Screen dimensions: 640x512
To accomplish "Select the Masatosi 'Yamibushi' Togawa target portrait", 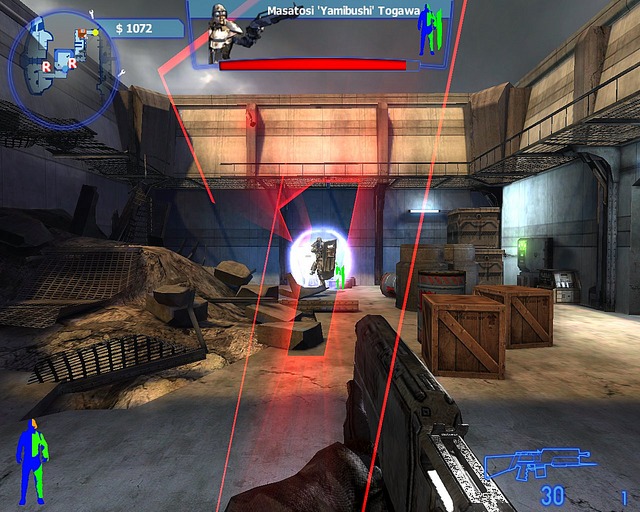I will pyautogui.click(x=224, y=32).
